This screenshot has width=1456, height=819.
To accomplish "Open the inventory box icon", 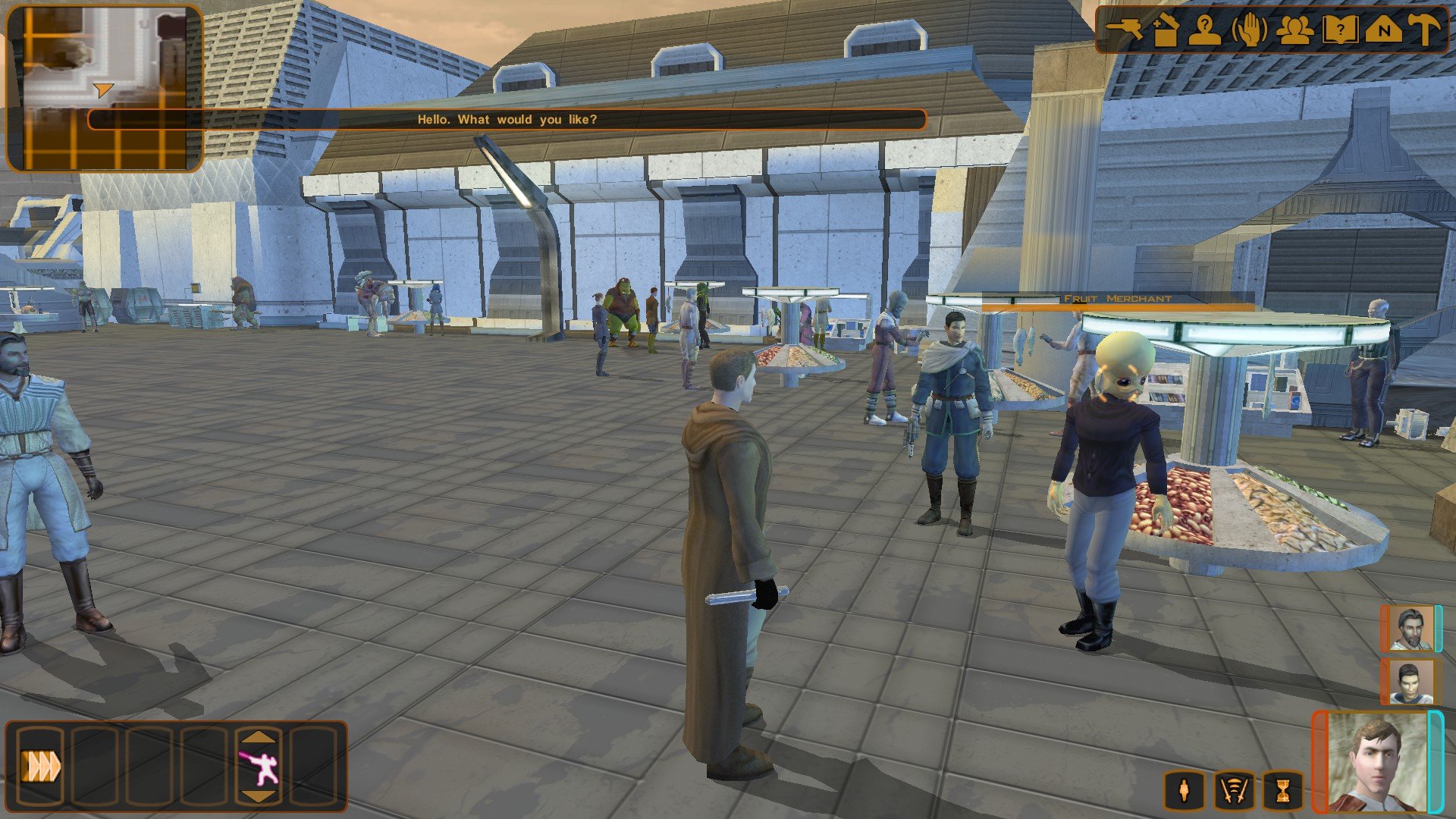I will pos(1165,30).
